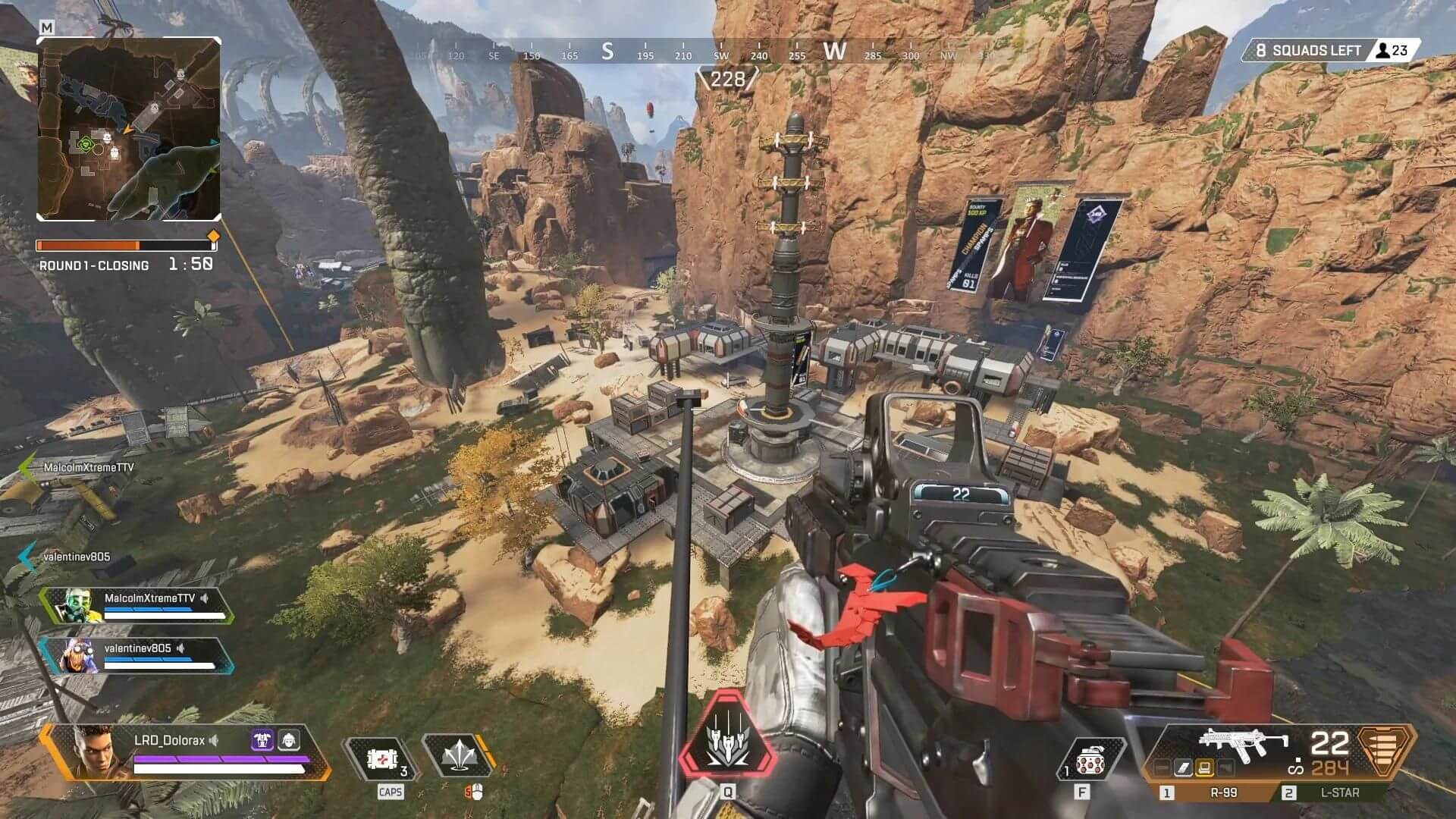
Task: Open the minimap in the corner
Action: (x=129, y=129)
